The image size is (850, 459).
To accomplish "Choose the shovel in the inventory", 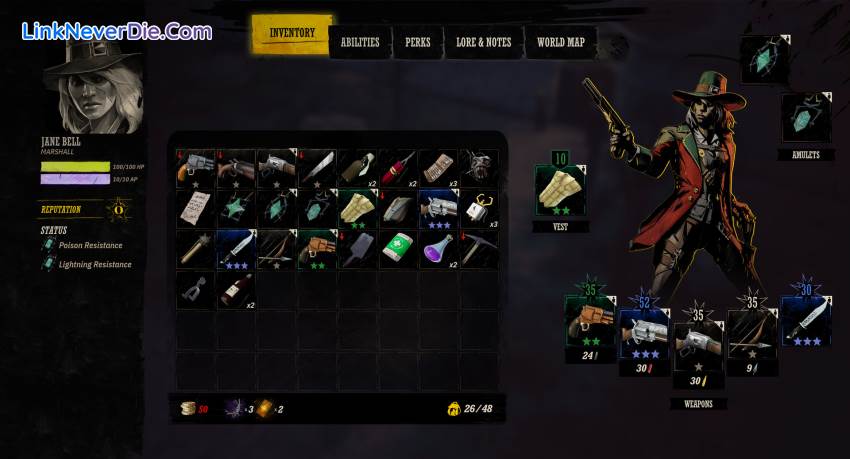I will 358,249.
